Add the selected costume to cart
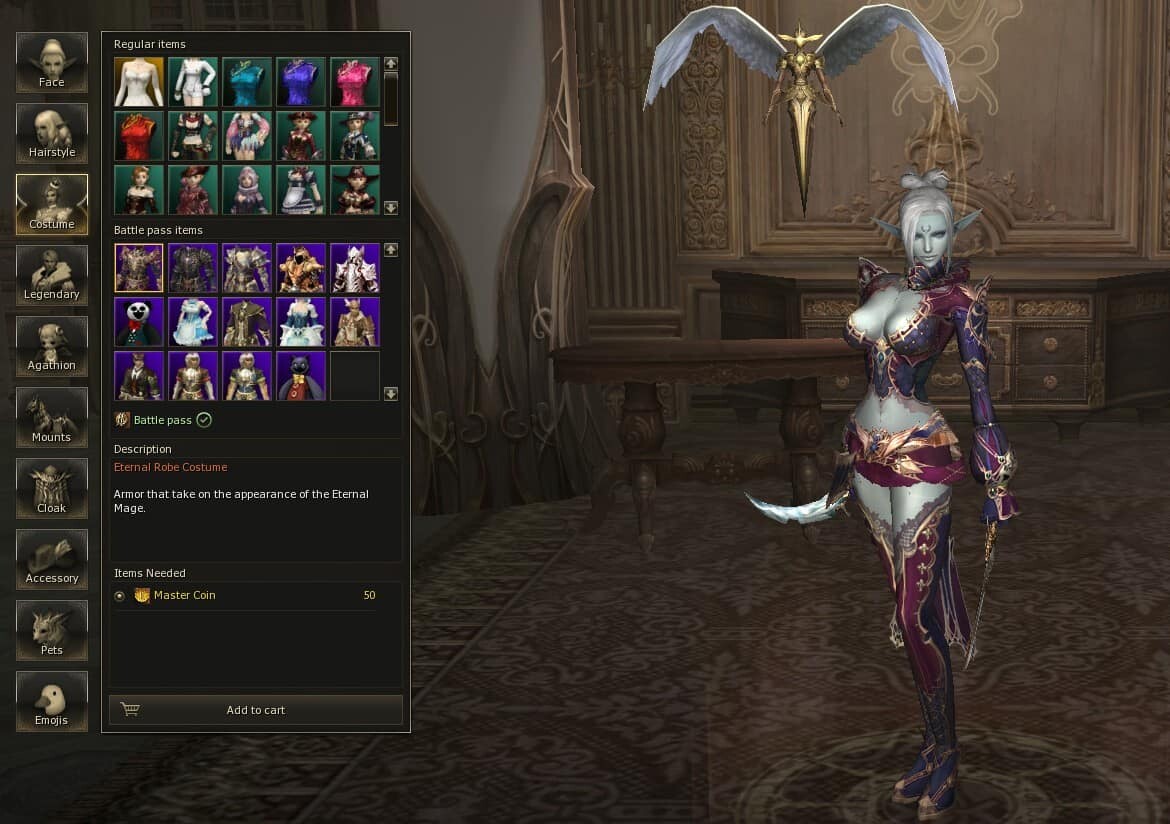1170x824 pixels. pos(256,710)
